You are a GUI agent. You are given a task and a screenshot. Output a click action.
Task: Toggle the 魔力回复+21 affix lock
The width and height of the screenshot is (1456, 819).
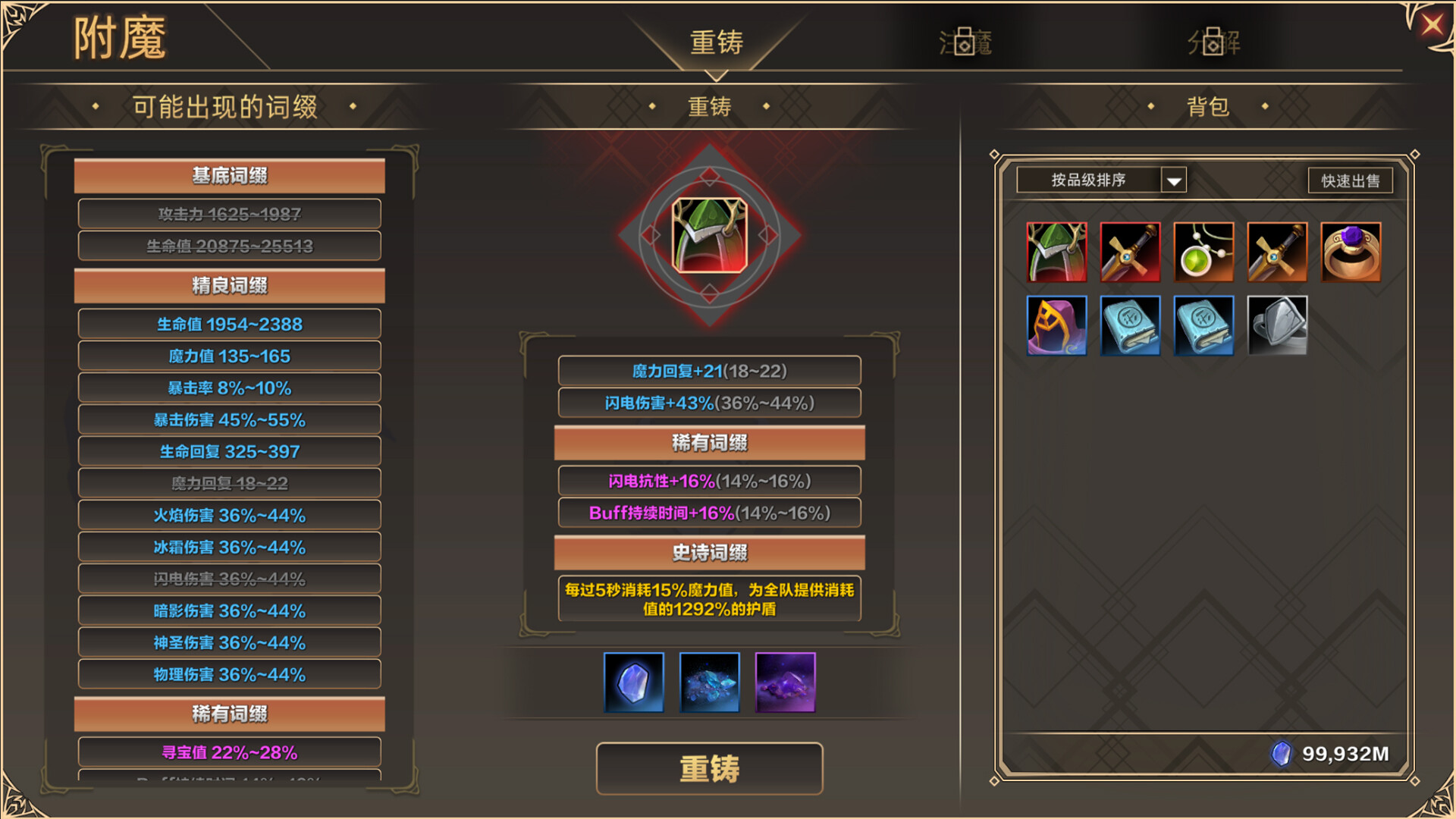click(x=709, y=371)
